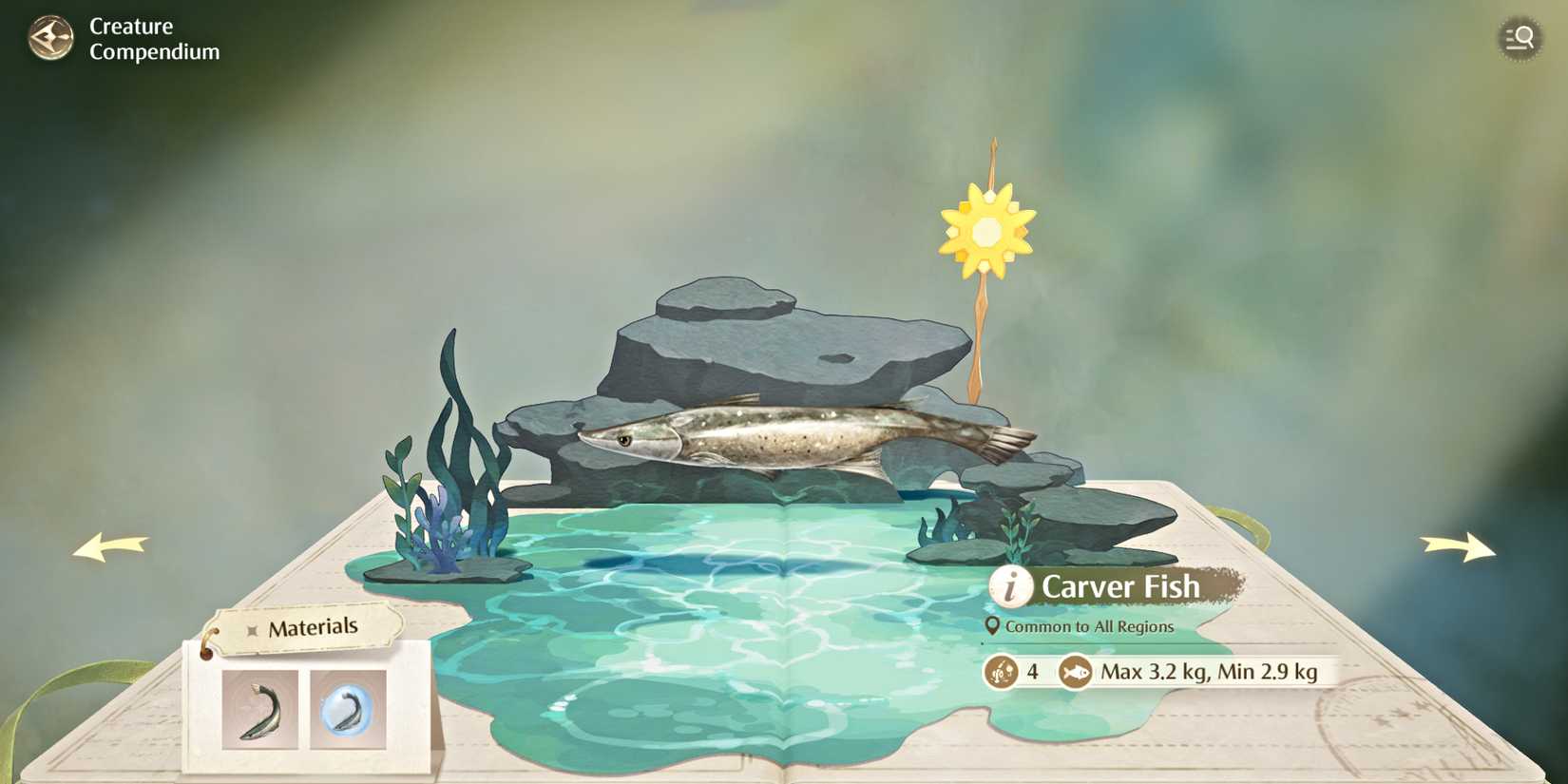Click the Max 3.2 kg, Min 2.9 kg bar
The height and width of the screenshot is (784, 1568).
1207,671
